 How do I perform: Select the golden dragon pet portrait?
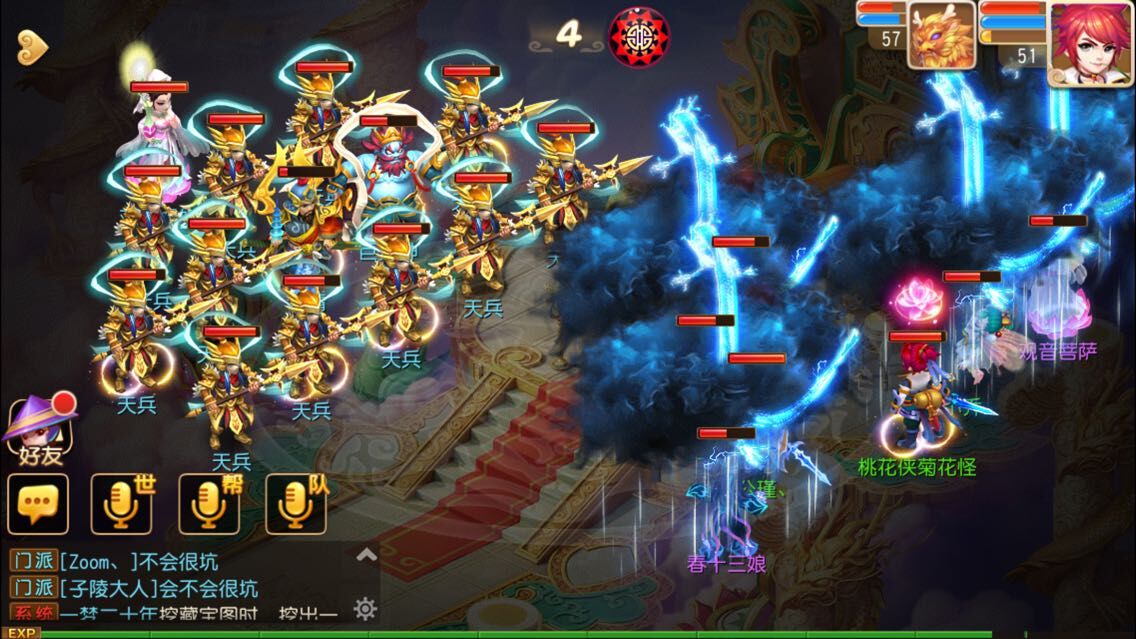941,34
